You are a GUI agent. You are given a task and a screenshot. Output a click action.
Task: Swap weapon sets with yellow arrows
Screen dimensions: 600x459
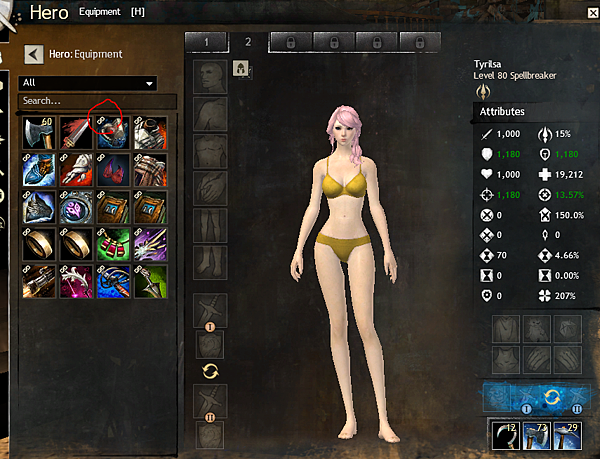tap(209, 372)
